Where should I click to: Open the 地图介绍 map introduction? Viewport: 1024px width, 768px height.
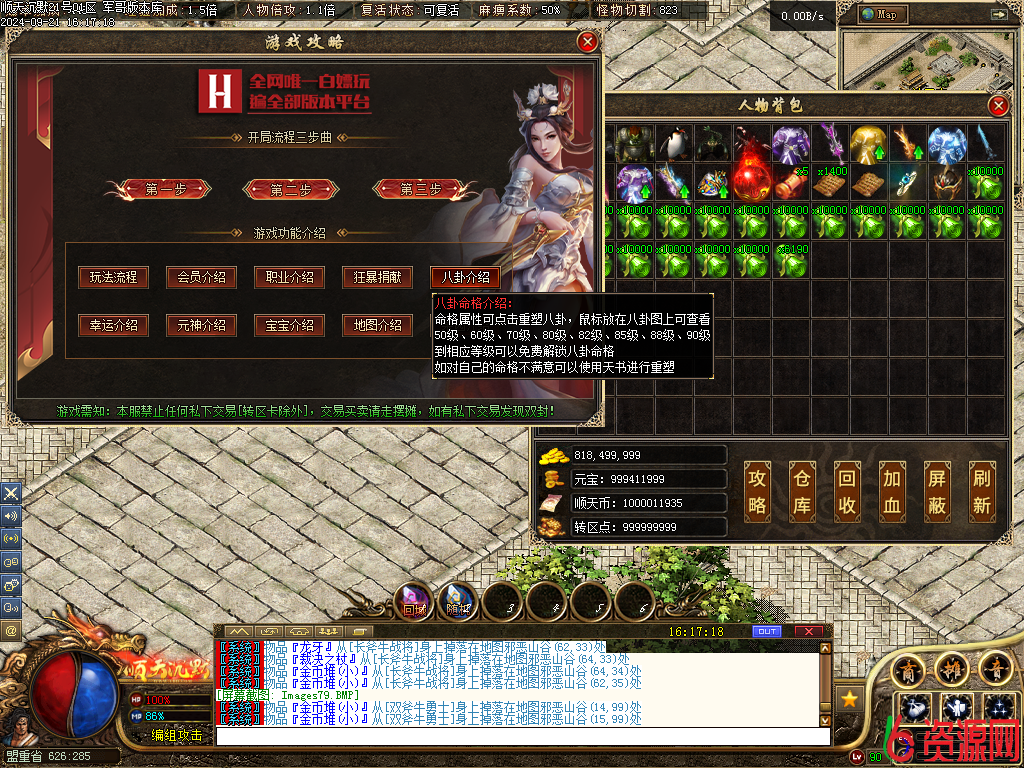377,325
